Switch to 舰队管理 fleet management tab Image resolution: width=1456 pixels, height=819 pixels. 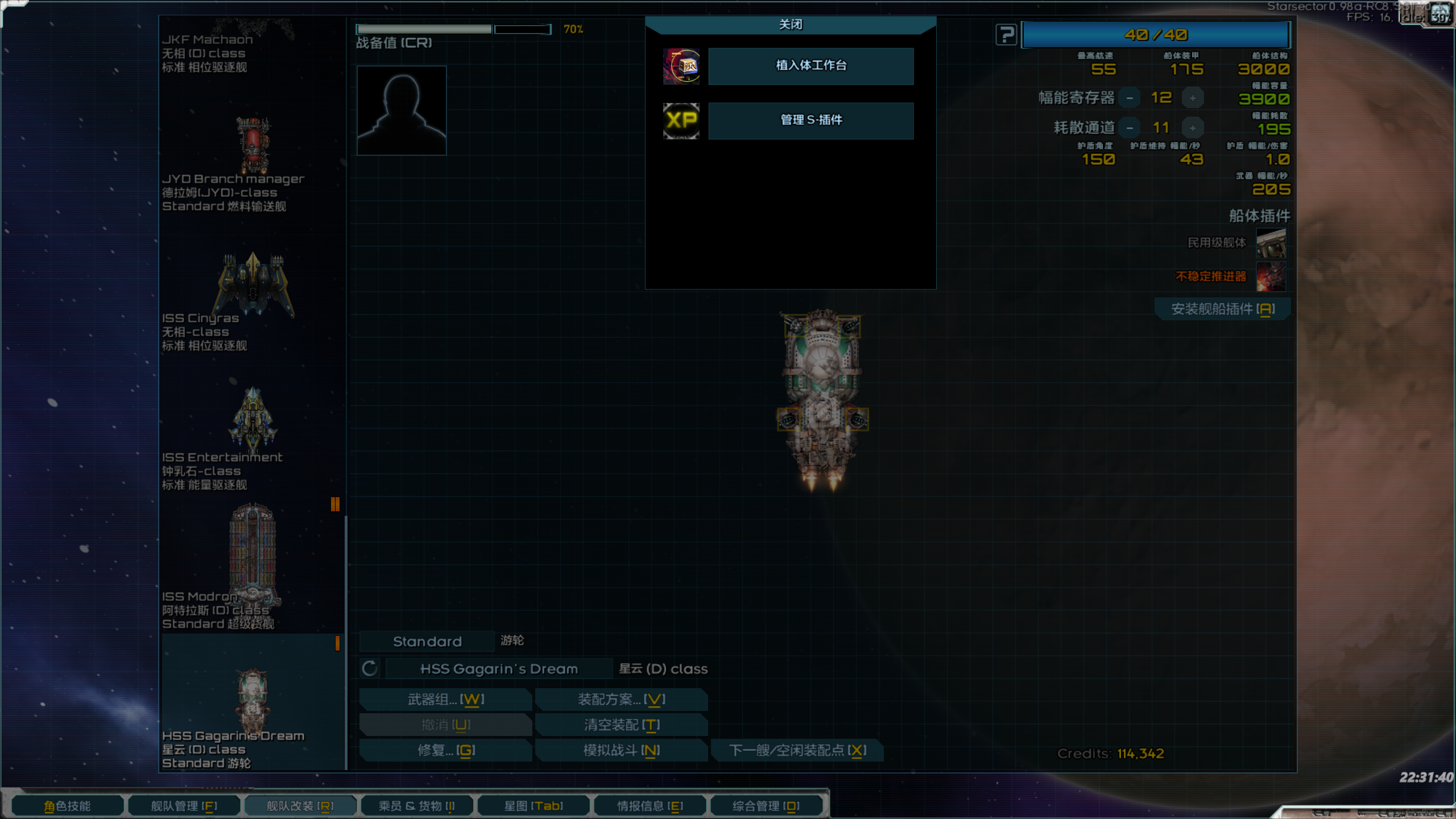coord(184,806)
